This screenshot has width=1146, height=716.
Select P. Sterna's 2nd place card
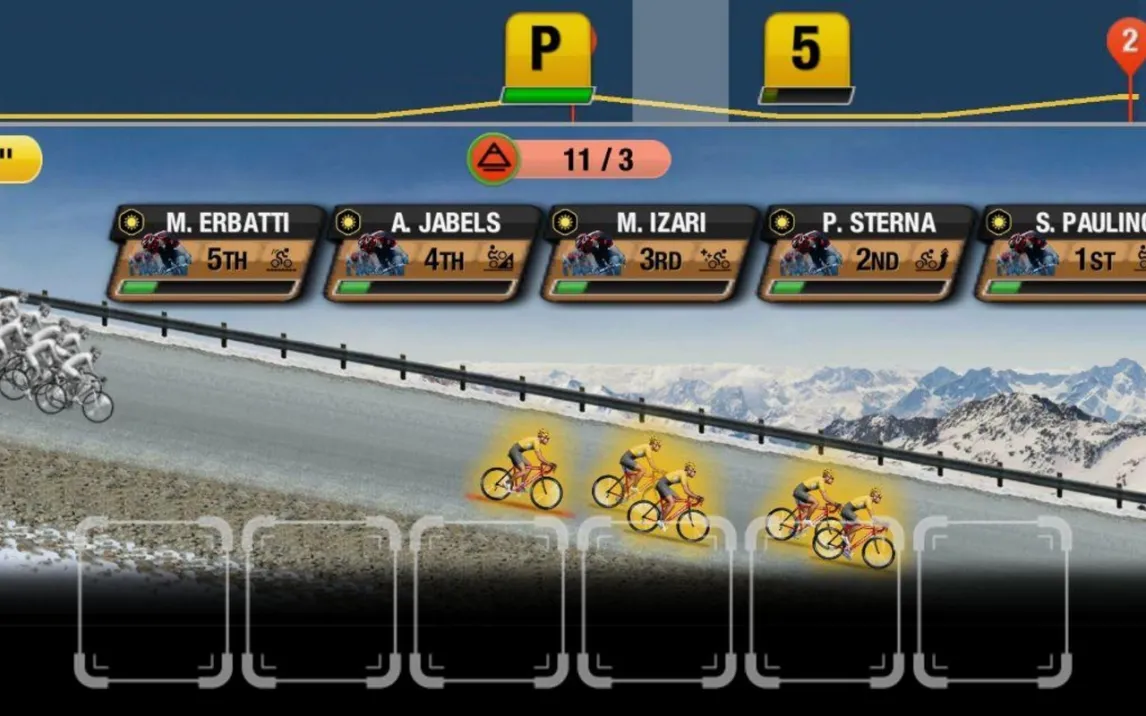click(866, 254)
